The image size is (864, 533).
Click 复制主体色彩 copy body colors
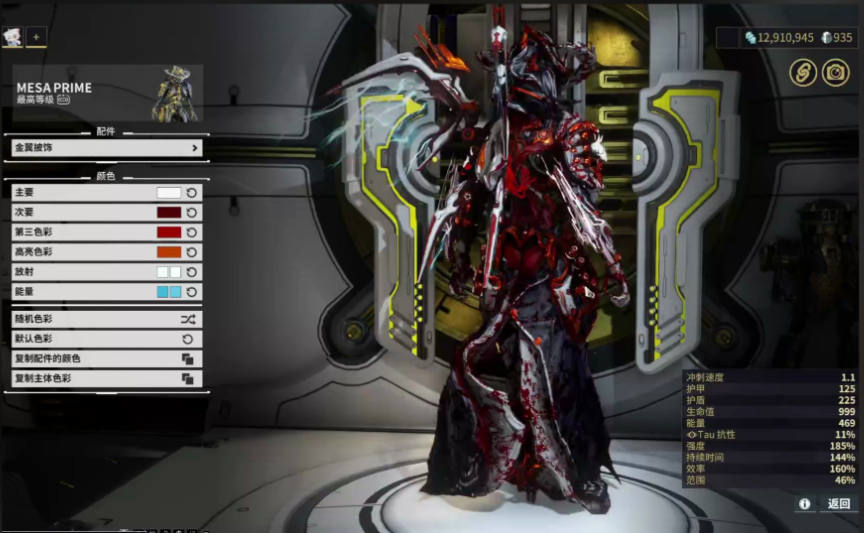[107, 379]
